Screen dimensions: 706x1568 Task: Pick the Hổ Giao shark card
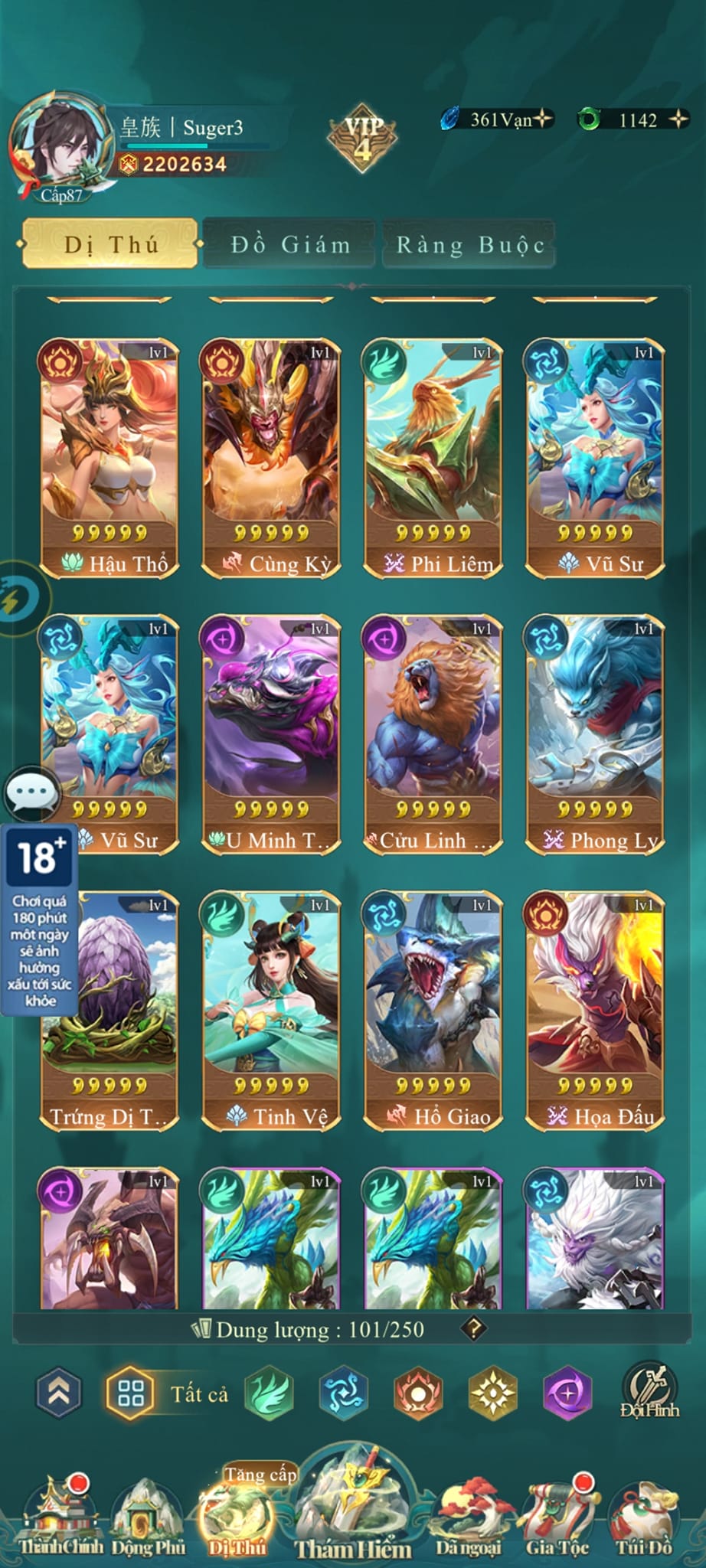click(433, 1011)
